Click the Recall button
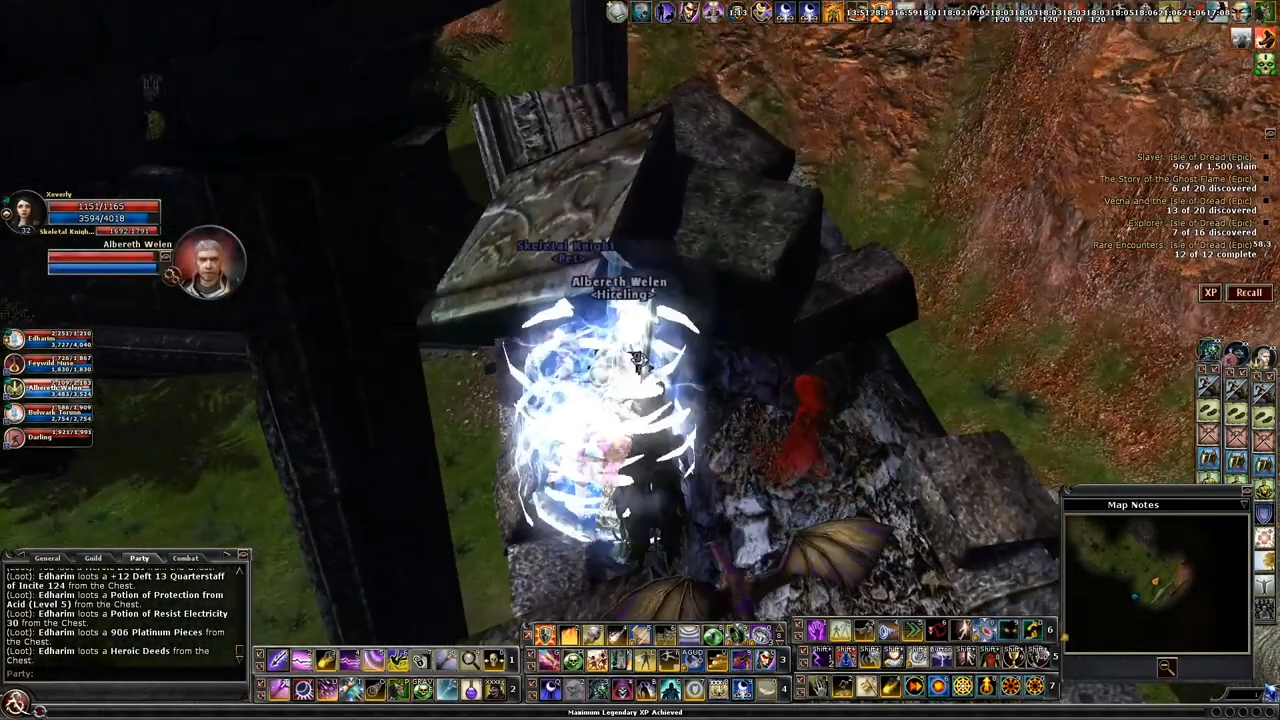The width and height of the screenshot is (1280, 720). [x=1249, y=292]
